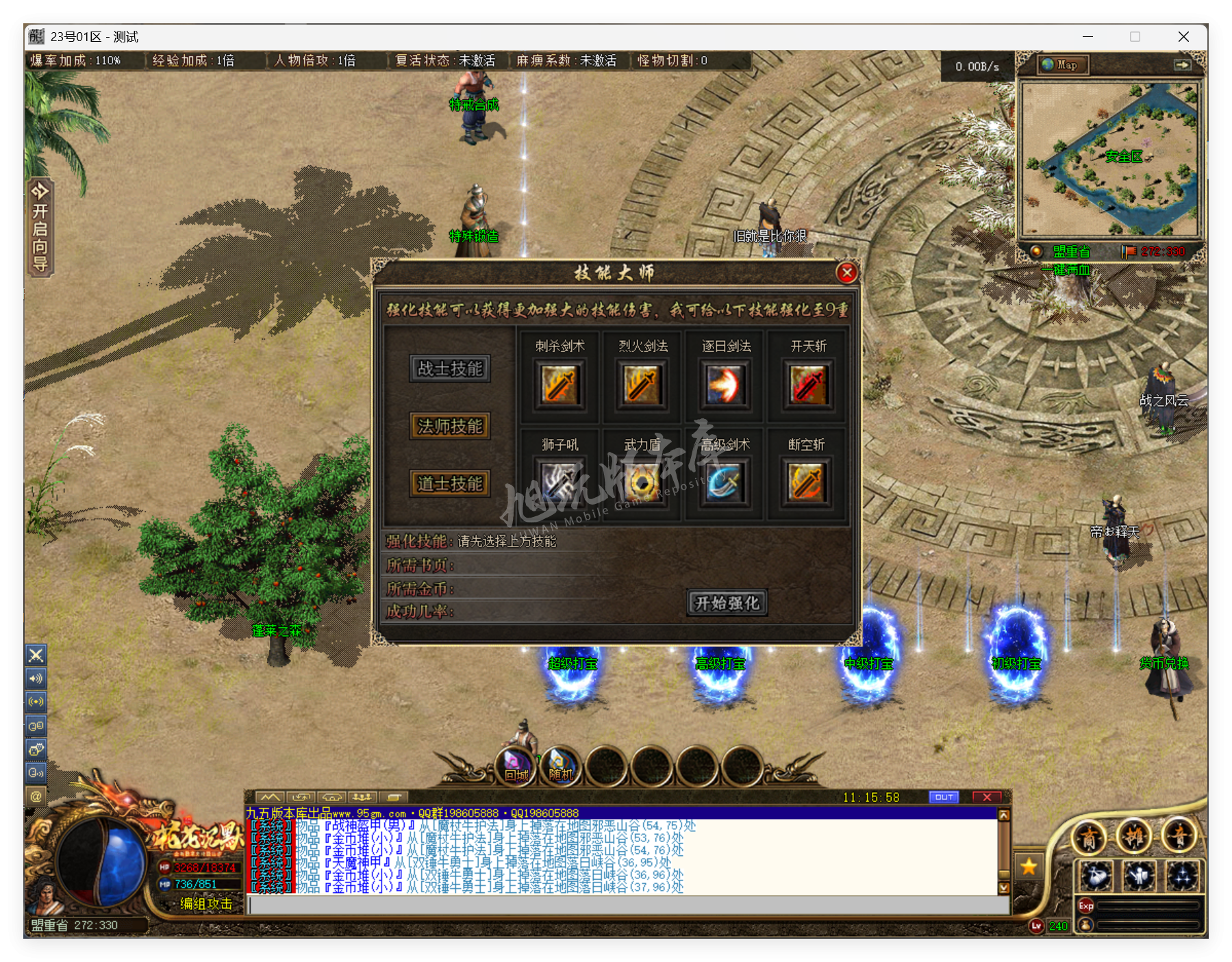Select the 烈火剑法 skill icon
Screen dimensions: 1232x962
pos(642,384)
